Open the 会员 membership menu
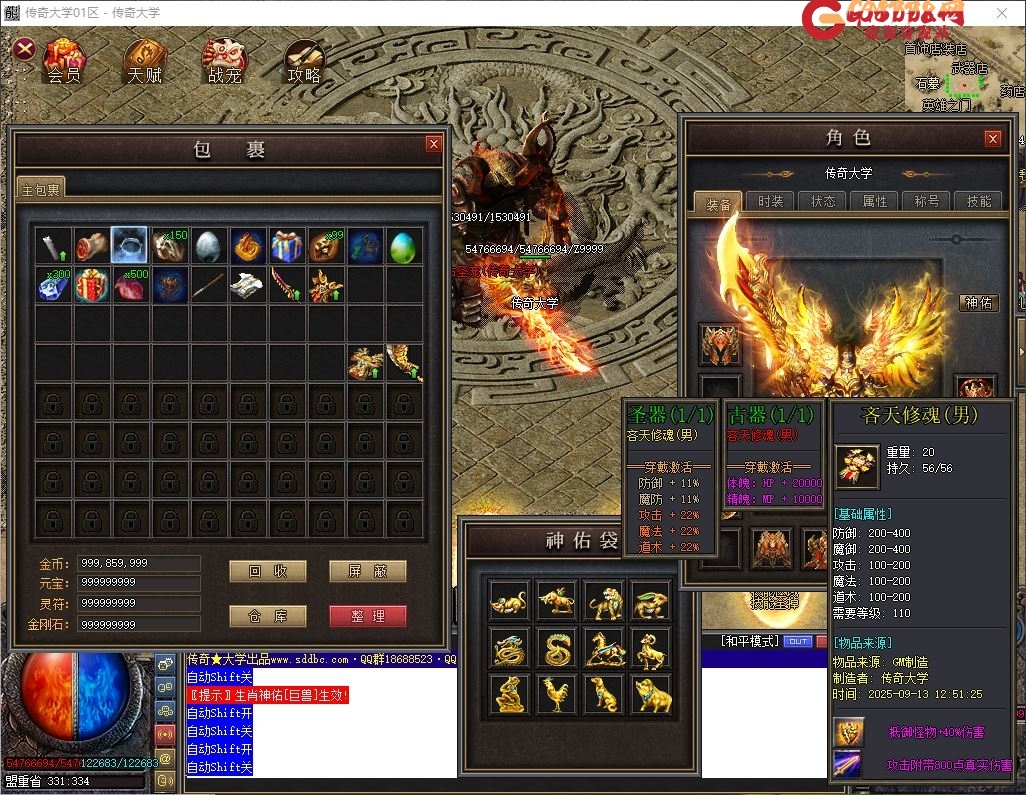1026x795 pixels. click(x=64, y=62)
